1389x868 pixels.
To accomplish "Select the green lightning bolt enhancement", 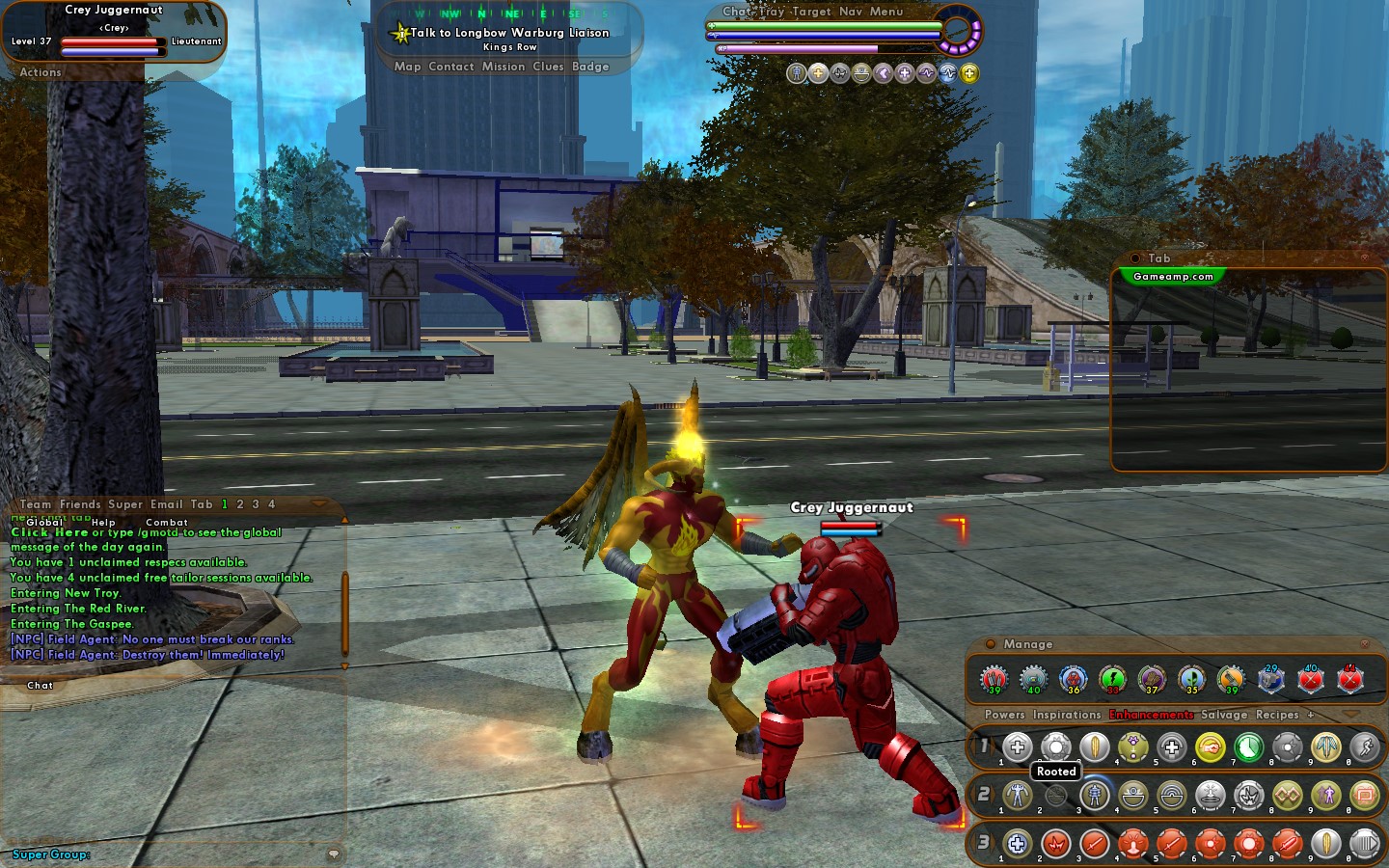I will pyautogui.click(x=1112, y=679).
